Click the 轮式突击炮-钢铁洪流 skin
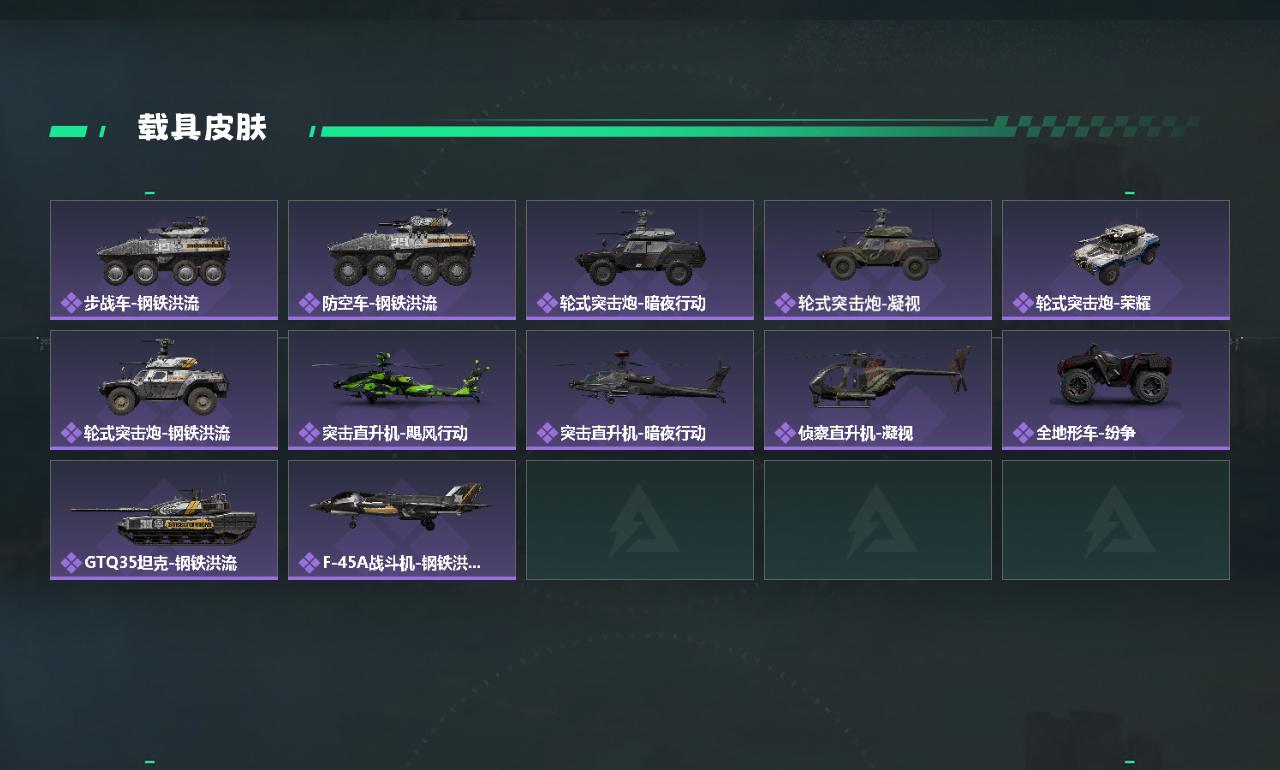 tap(164, 389)
